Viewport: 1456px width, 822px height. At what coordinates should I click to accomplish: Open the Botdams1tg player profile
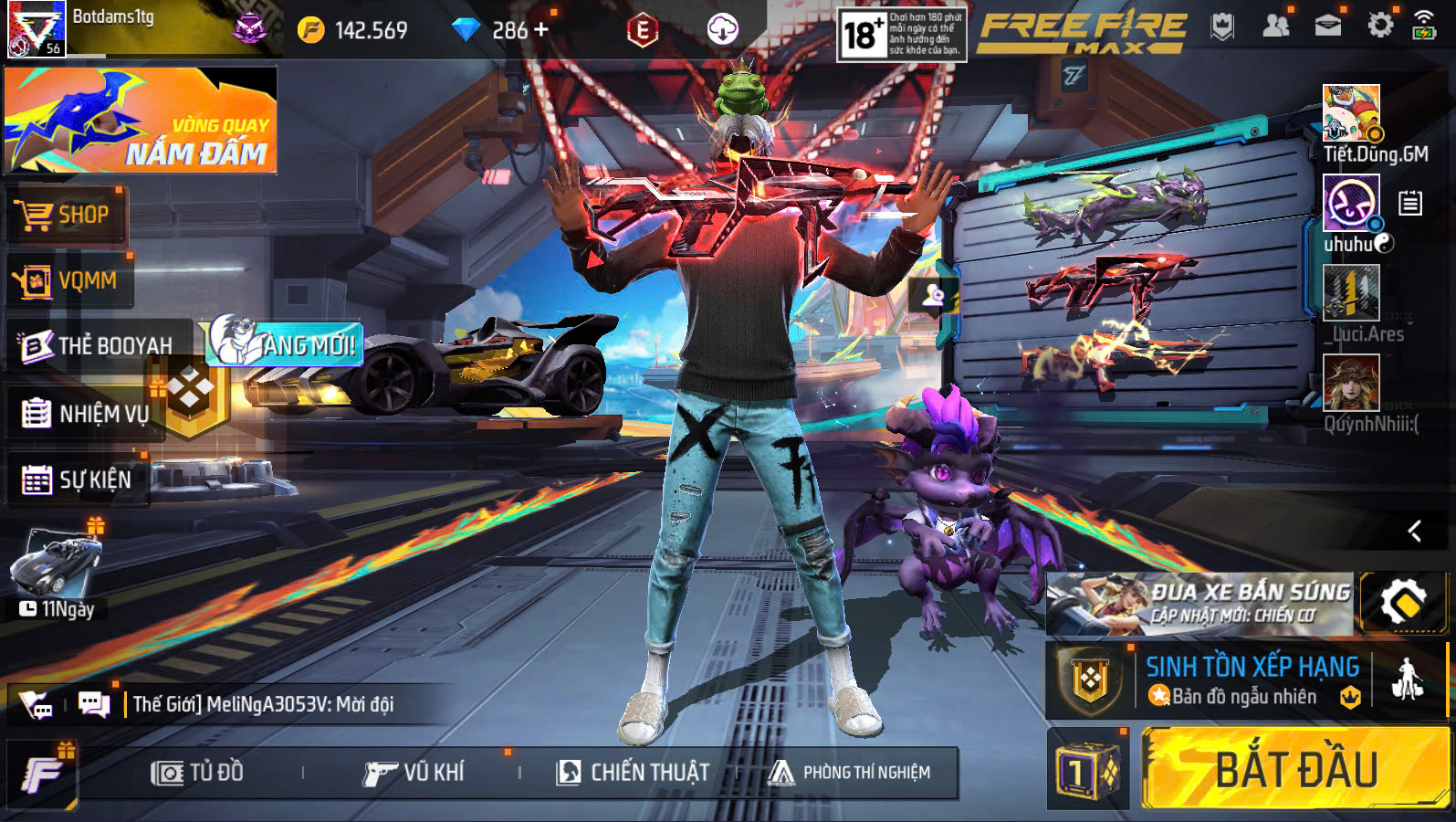pos(37,29)
